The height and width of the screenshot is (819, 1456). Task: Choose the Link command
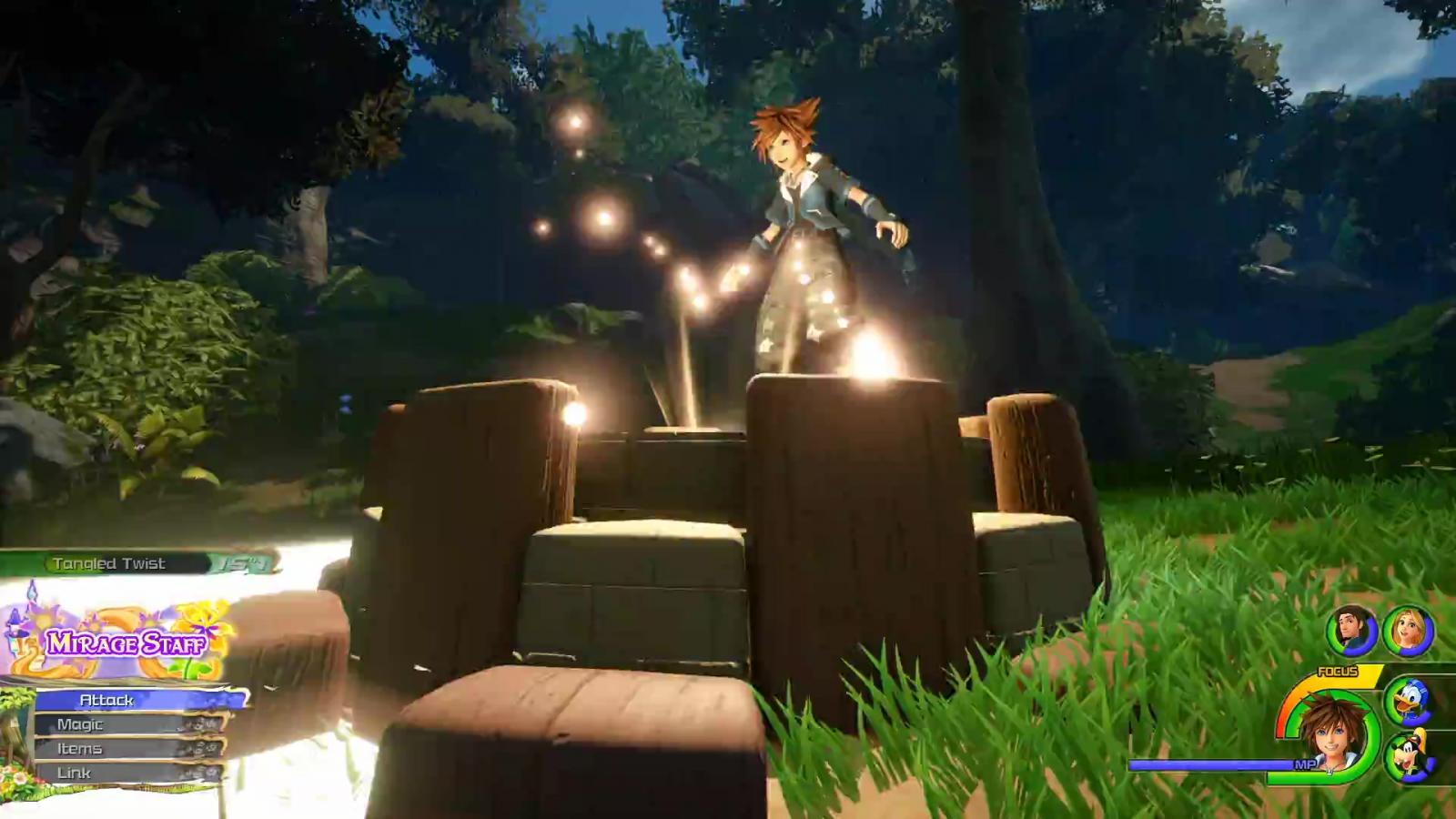[x=127, y=773]
